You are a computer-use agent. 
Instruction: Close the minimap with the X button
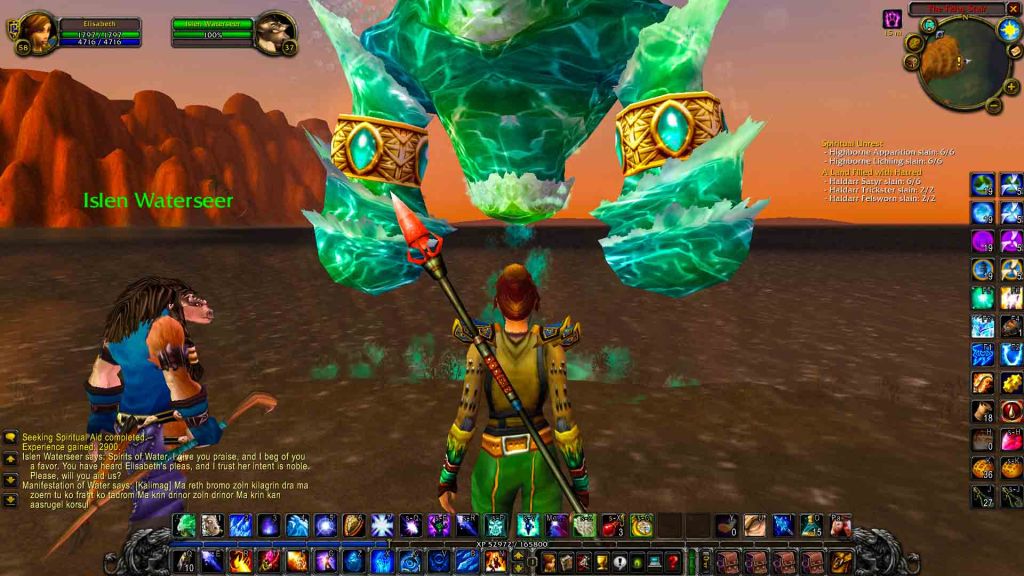click(1013, 9)
